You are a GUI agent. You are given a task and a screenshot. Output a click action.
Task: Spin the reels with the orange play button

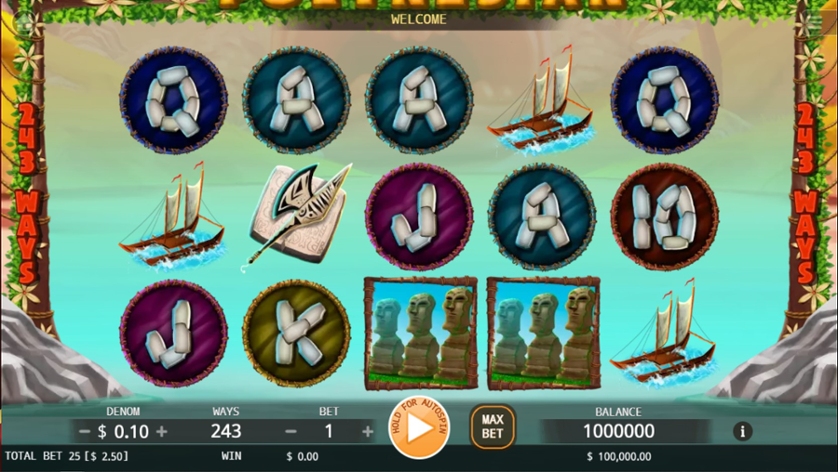[419, 427]
